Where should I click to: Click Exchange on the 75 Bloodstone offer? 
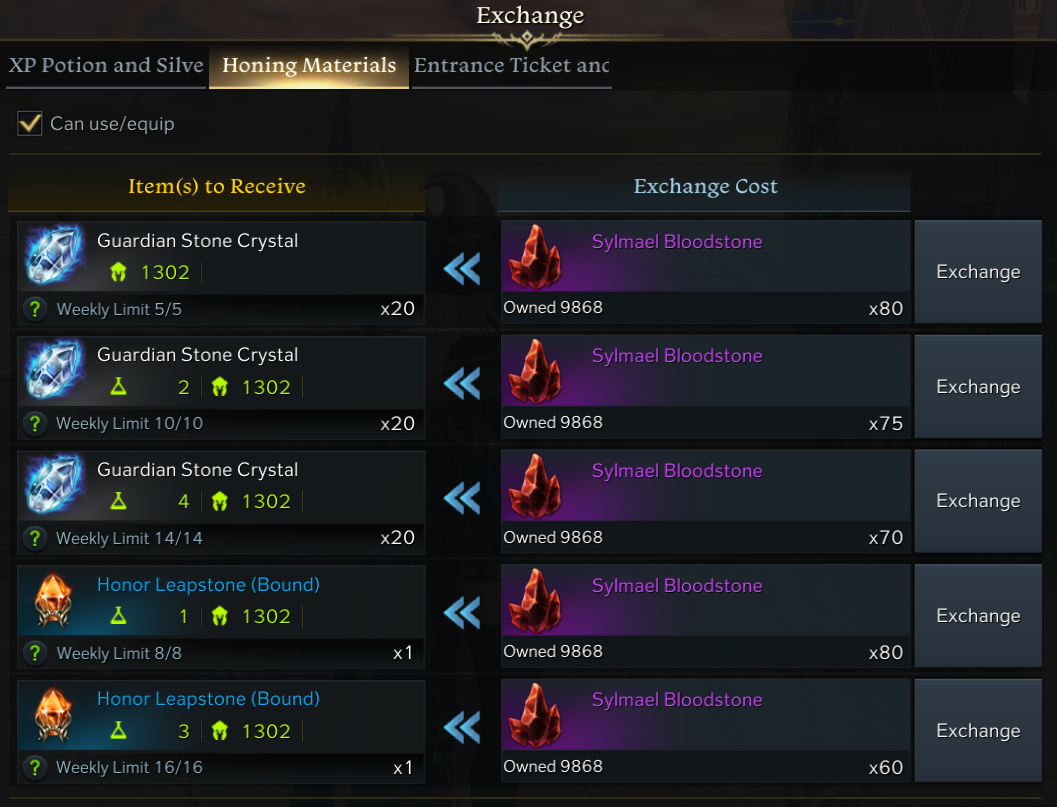point(977,387)
